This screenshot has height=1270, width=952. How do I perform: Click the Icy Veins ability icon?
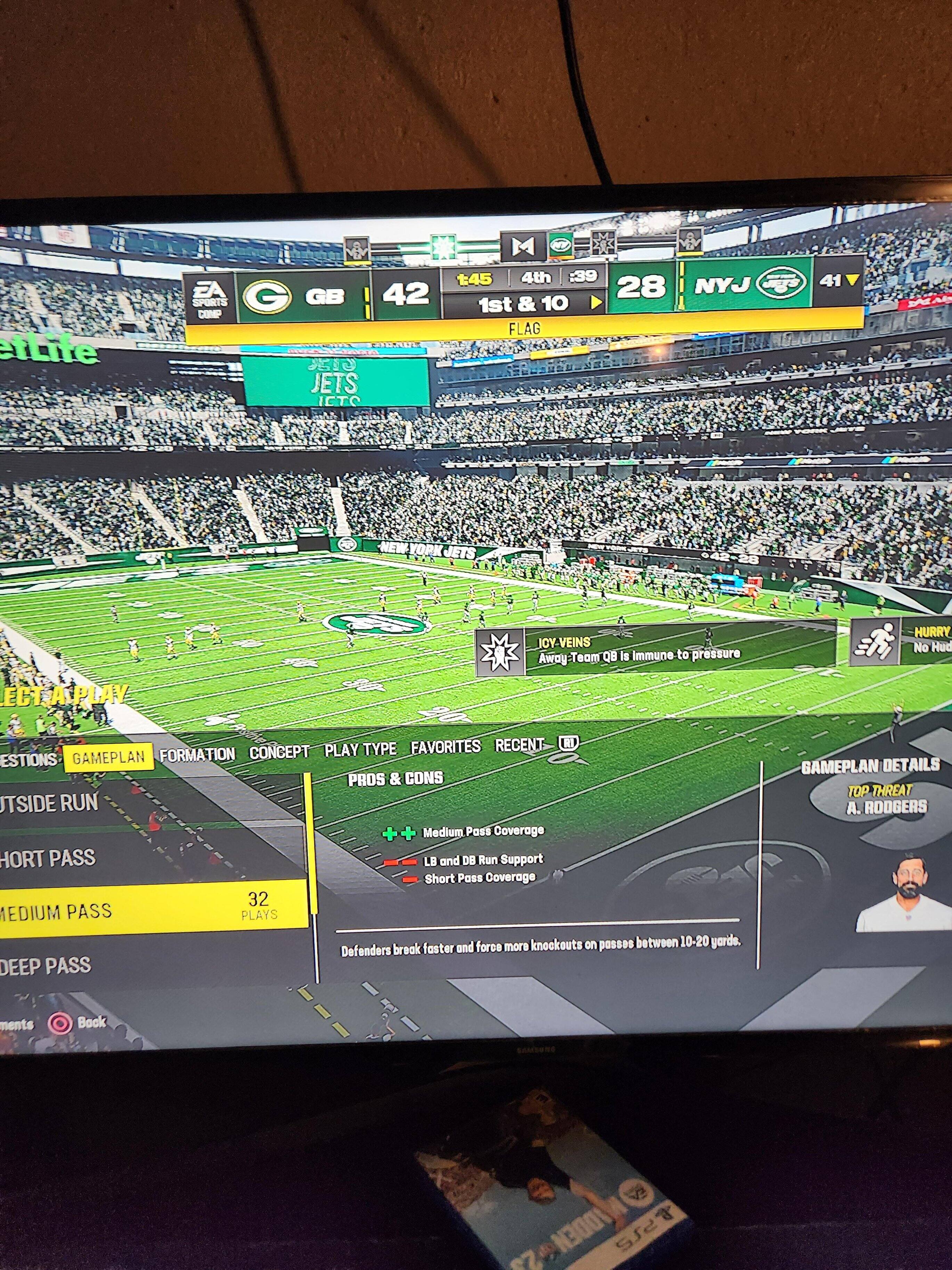tap(499, 652)
